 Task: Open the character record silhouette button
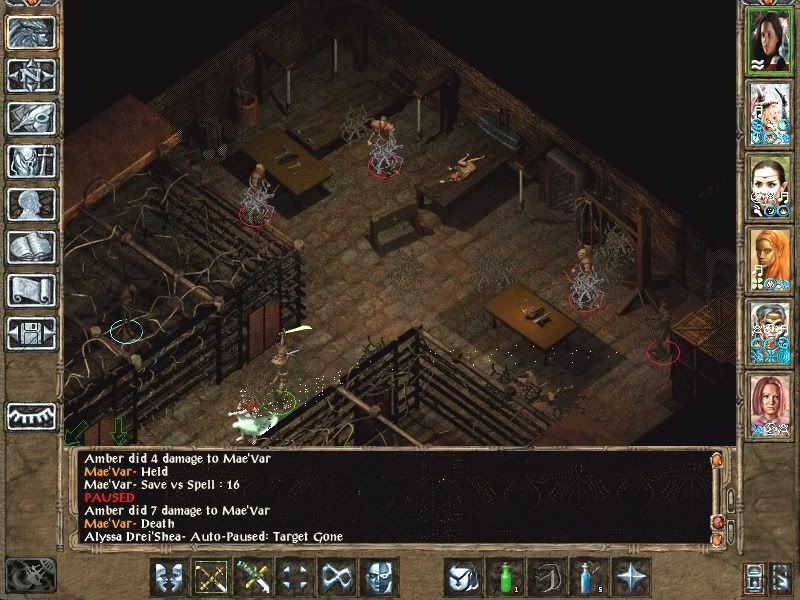click(32, 204)
